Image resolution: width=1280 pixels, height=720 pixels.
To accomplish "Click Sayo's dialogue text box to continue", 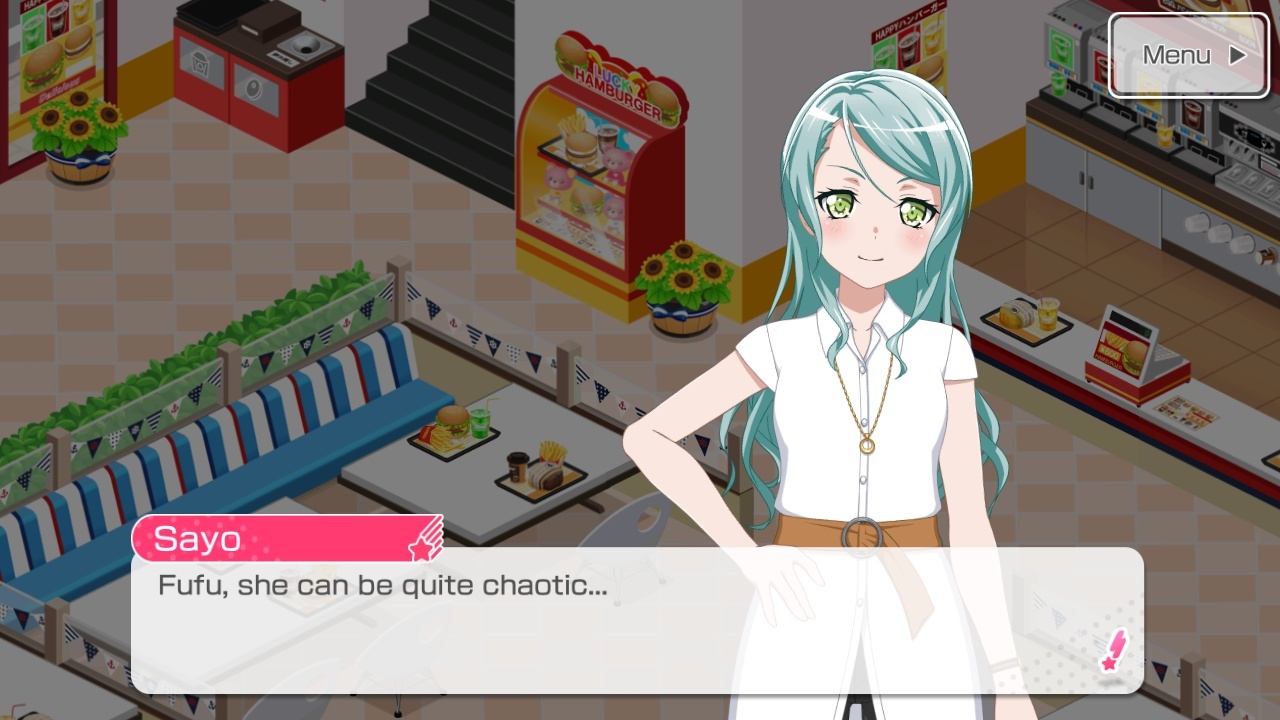I will click(x=637, y=620).
